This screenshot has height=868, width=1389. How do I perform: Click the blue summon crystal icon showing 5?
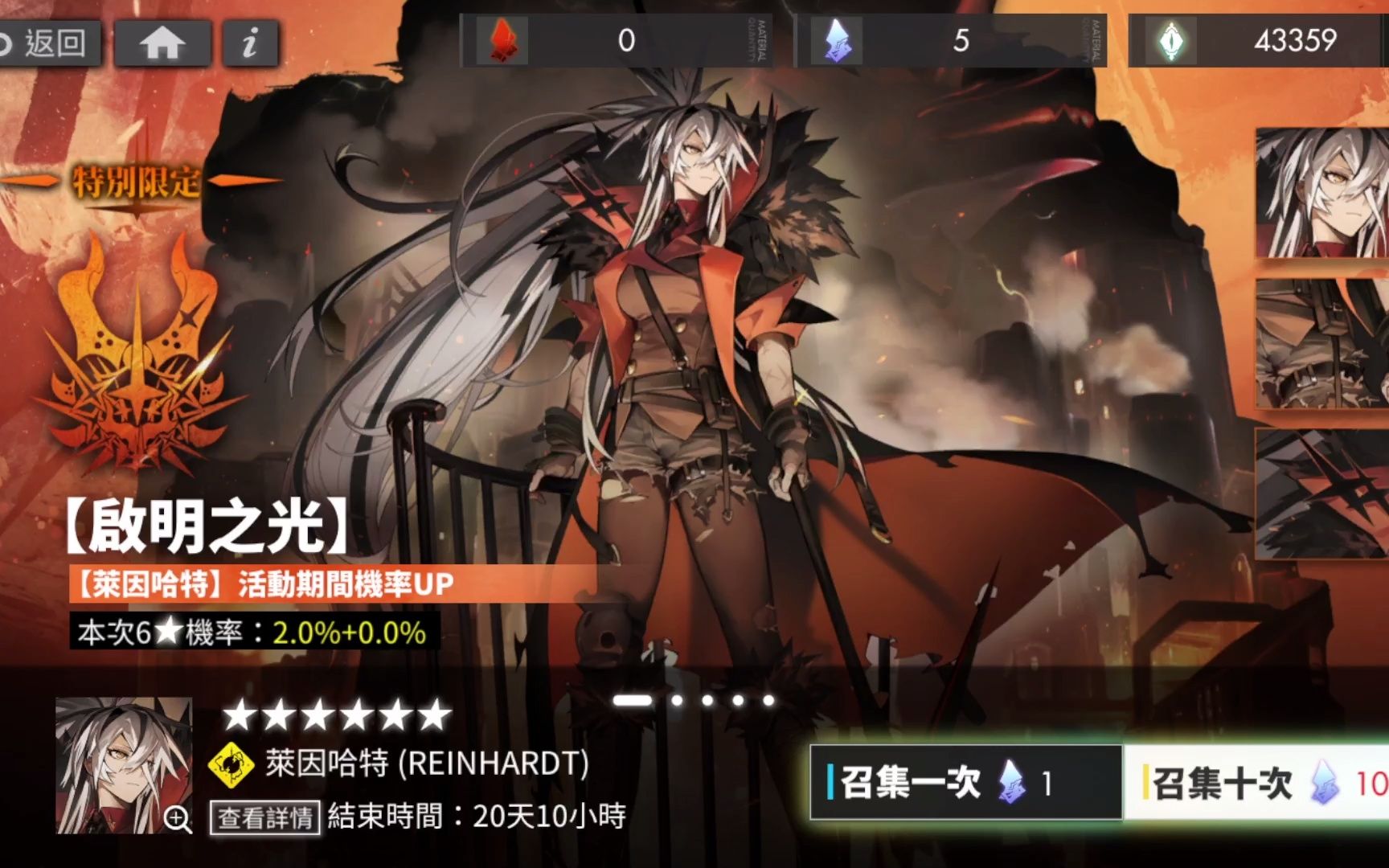[837, 38]
